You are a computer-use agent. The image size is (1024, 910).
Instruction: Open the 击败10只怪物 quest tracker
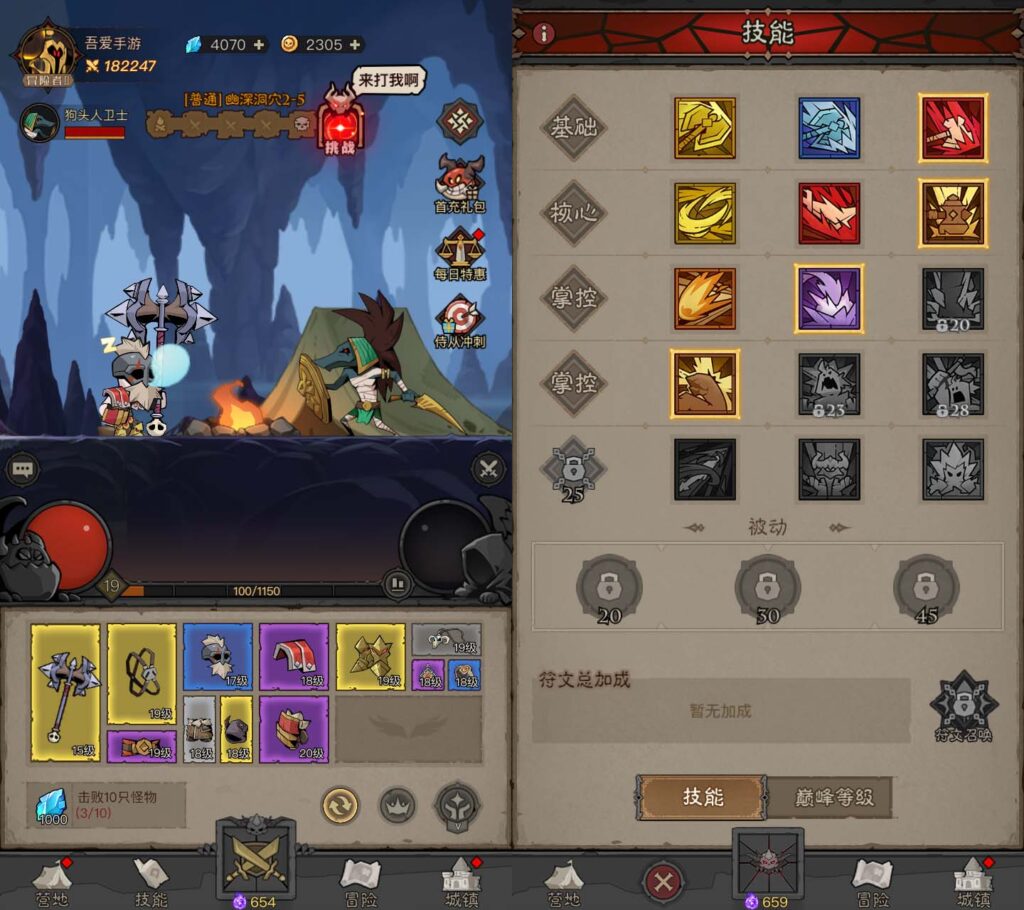point(106,805)
